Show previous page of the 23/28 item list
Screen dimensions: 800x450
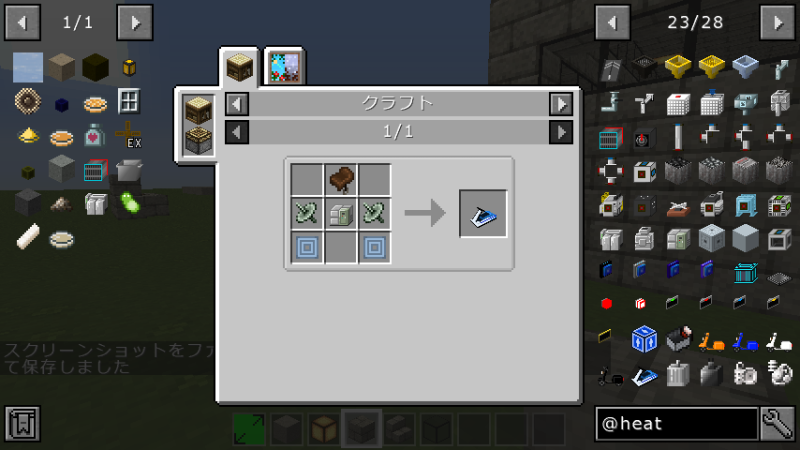[x=613, y=21]
